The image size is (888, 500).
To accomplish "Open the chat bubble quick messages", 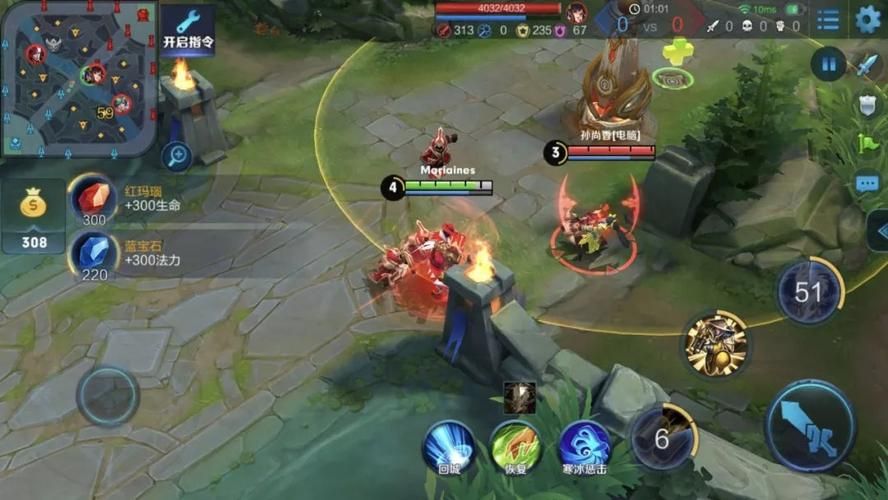I will (867, 184).
